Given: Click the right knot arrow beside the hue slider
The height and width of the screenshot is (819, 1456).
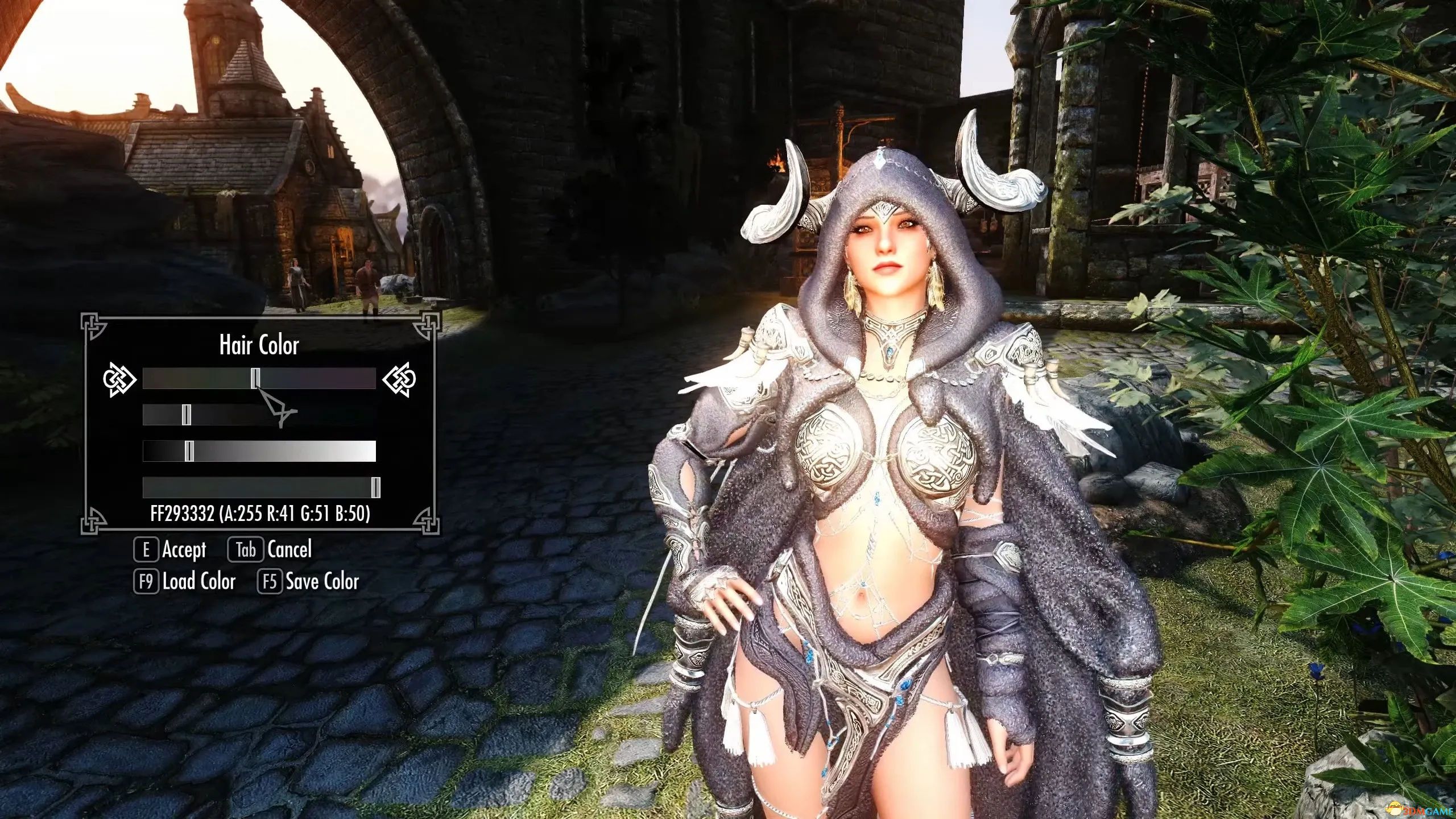Looking at the screenshot, I should (399, 379).
